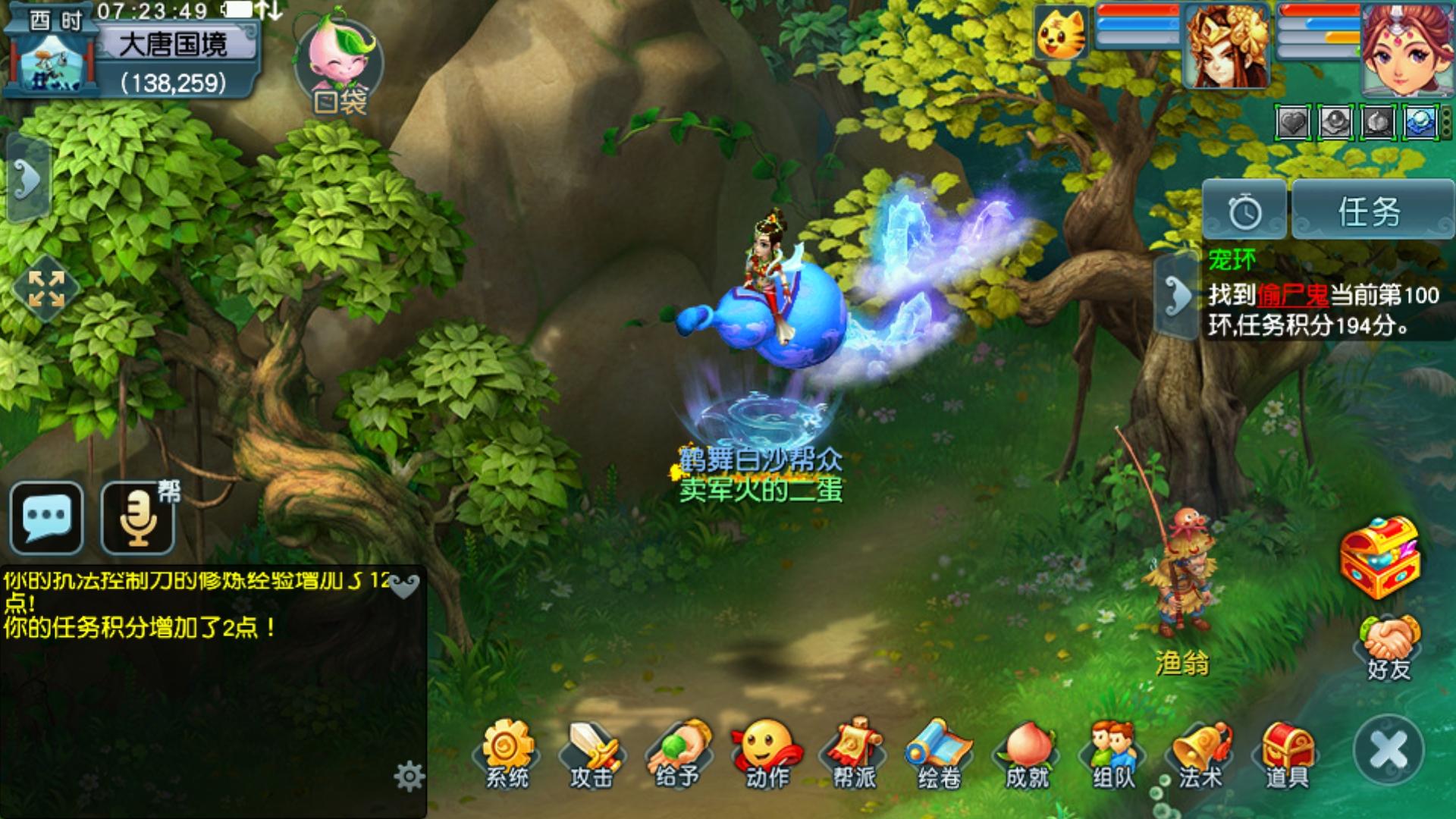Select the 攻击 attack sword icon

tap(592, 754)
